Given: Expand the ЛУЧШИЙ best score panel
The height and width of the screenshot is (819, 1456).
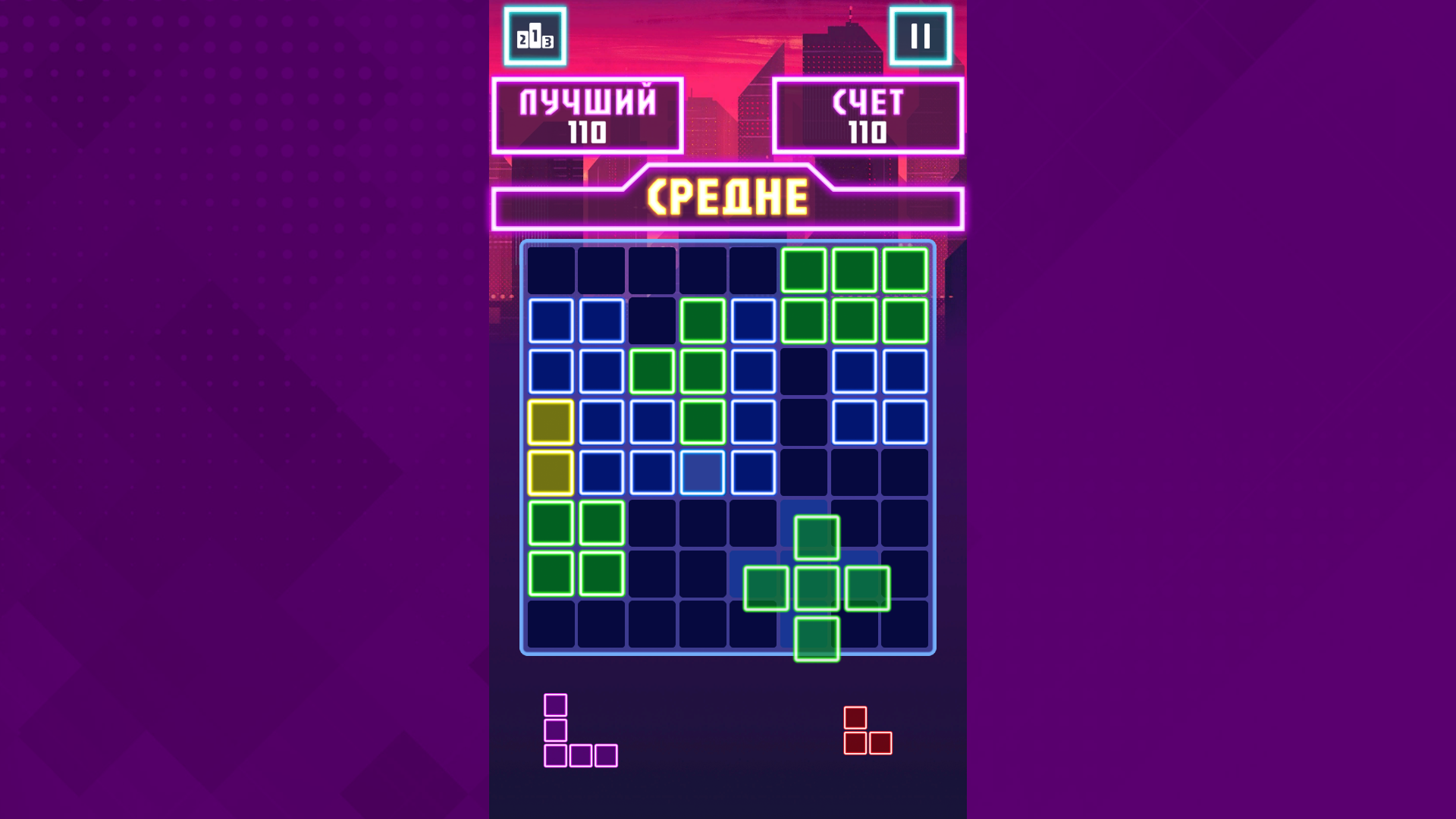Looking at the screenshot, I should tap(588, 114).
